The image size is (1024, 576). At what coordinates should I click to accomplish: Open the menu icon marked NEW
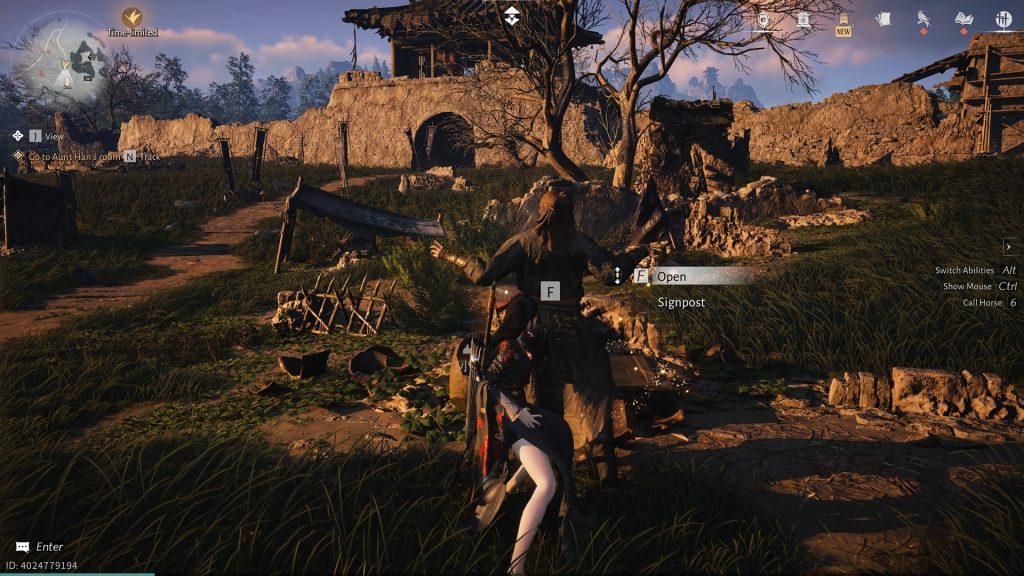843,22
